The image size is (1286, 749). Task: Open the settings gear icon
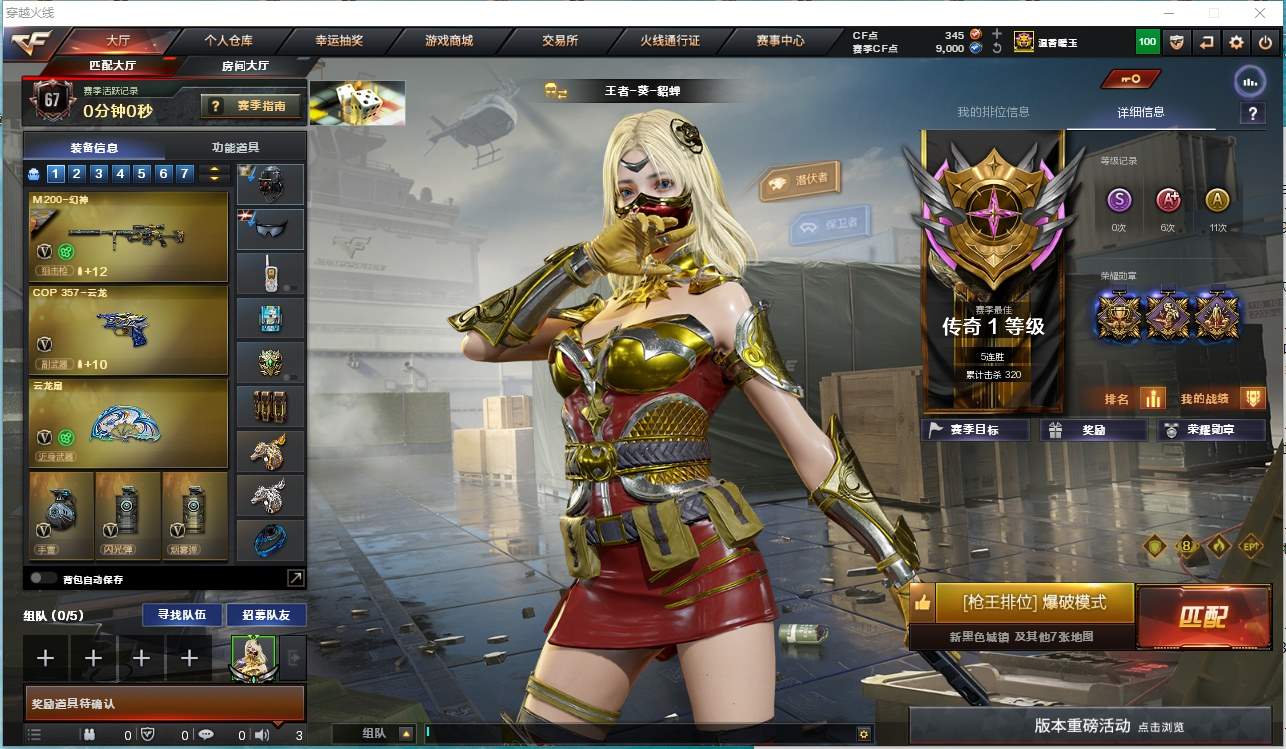pyautogui.click(x=1237, y=42)
